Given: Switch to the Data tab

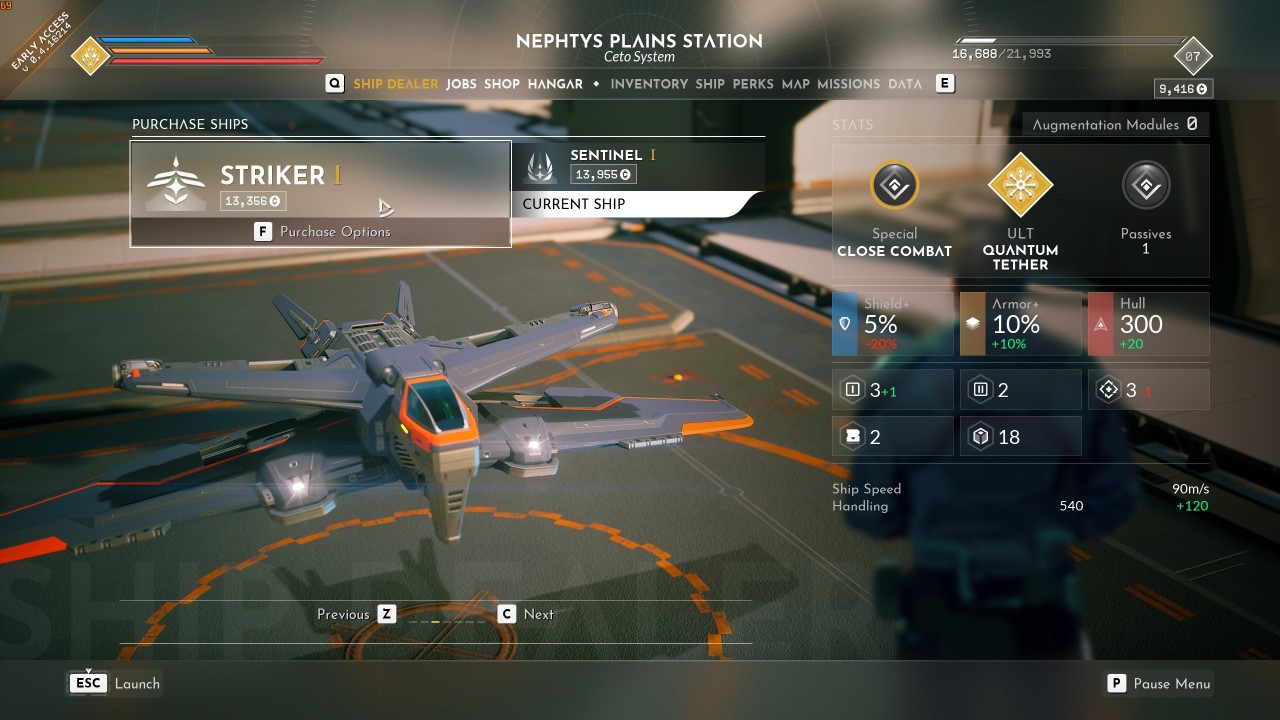Looking at the screenshot, I should point(905,84).
